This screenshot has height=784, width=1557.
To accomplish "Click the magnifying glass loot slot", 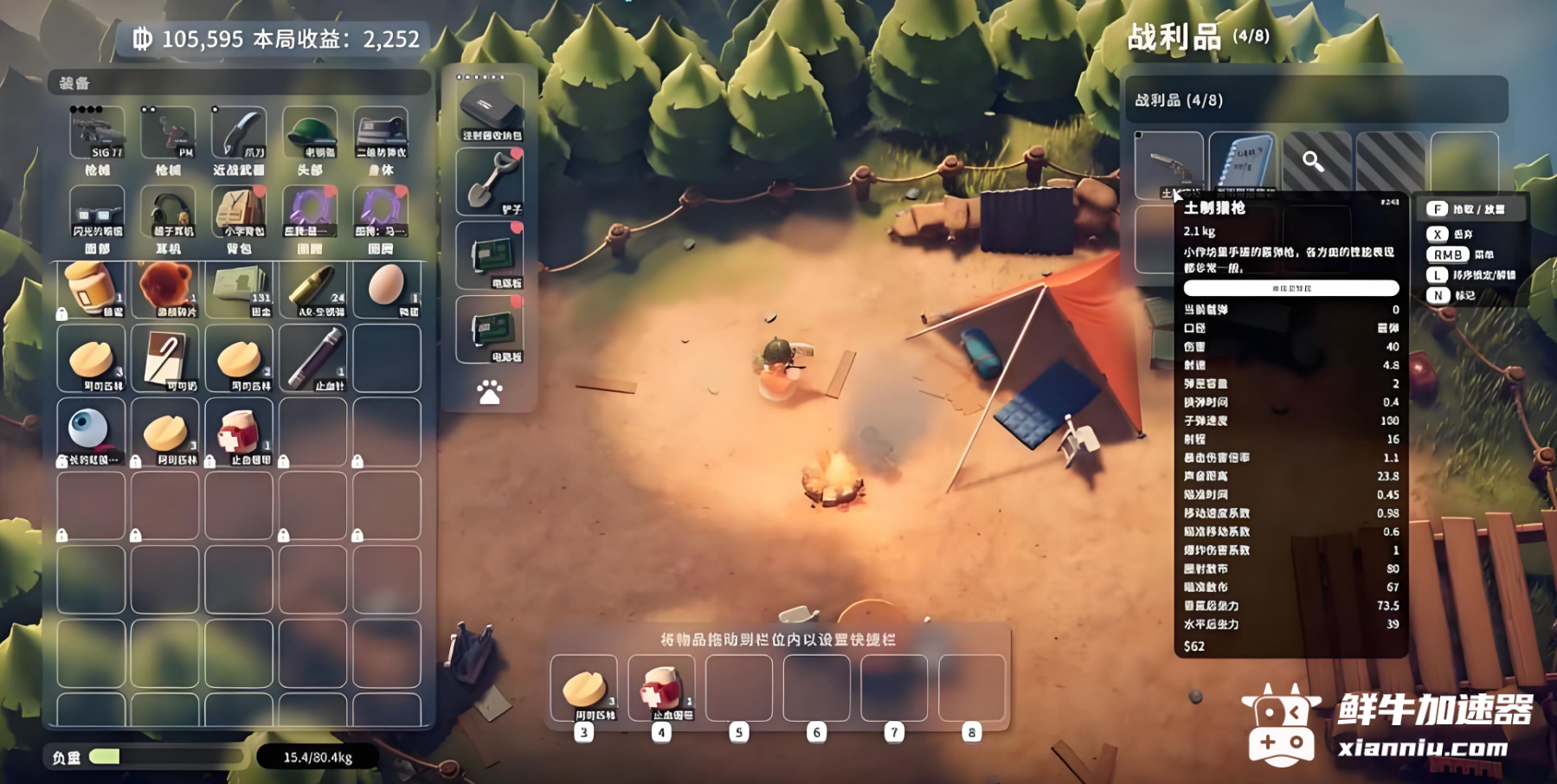I will tap(1315, 163).
